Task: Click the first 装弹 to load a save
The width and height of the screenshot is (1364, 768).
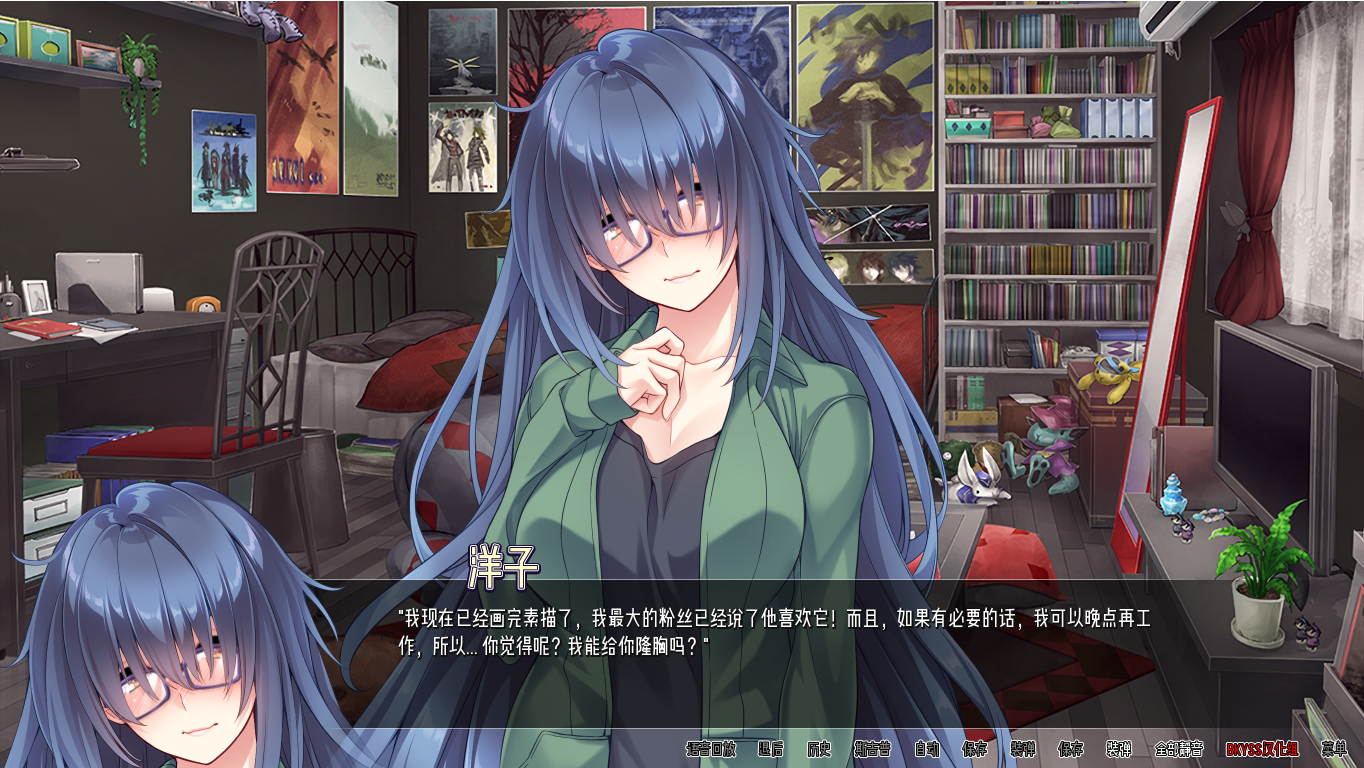Action: [1021, 752]
